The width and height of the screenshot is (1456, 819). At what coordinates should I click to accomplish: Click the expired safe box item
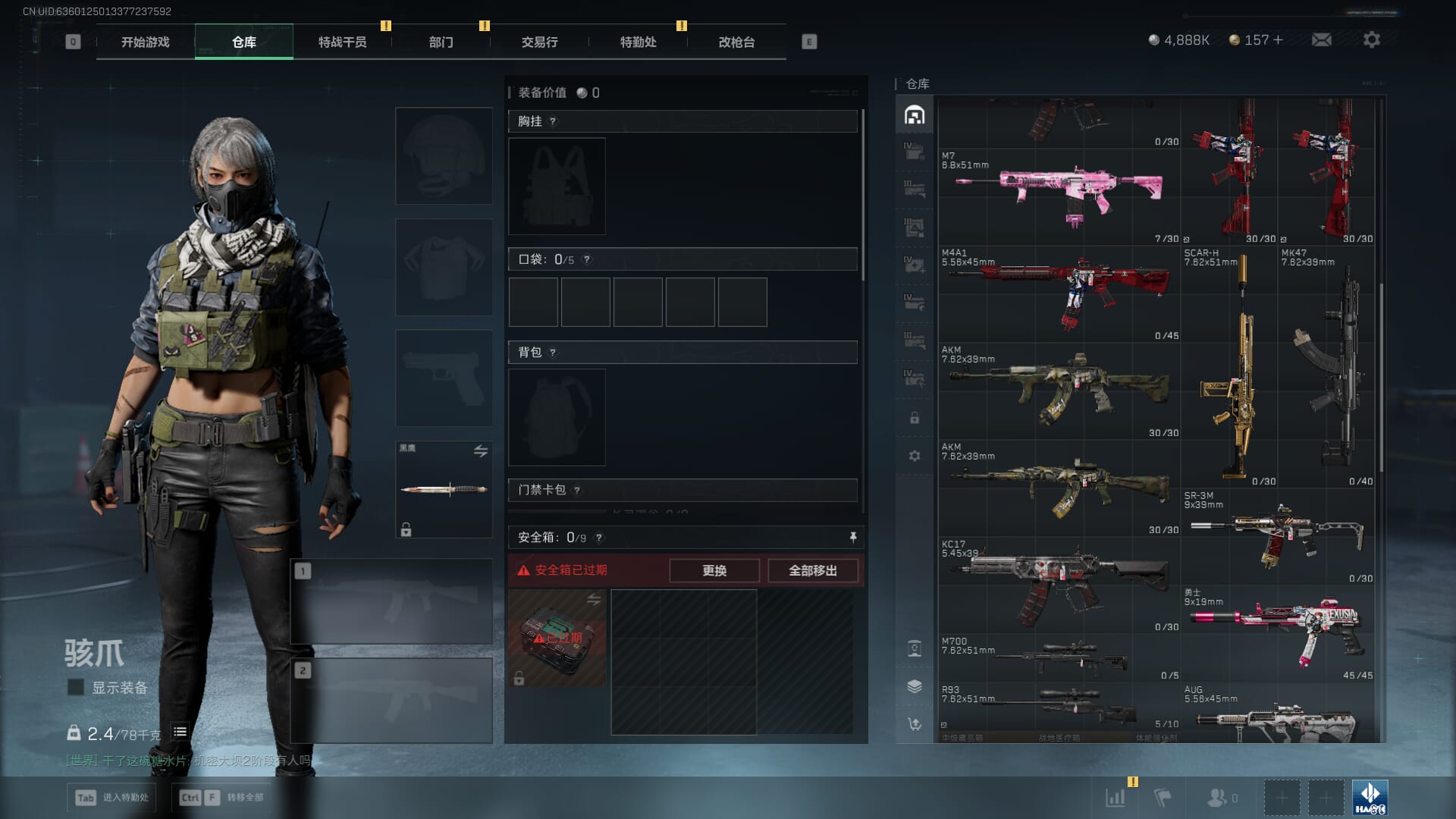(557, 638)
